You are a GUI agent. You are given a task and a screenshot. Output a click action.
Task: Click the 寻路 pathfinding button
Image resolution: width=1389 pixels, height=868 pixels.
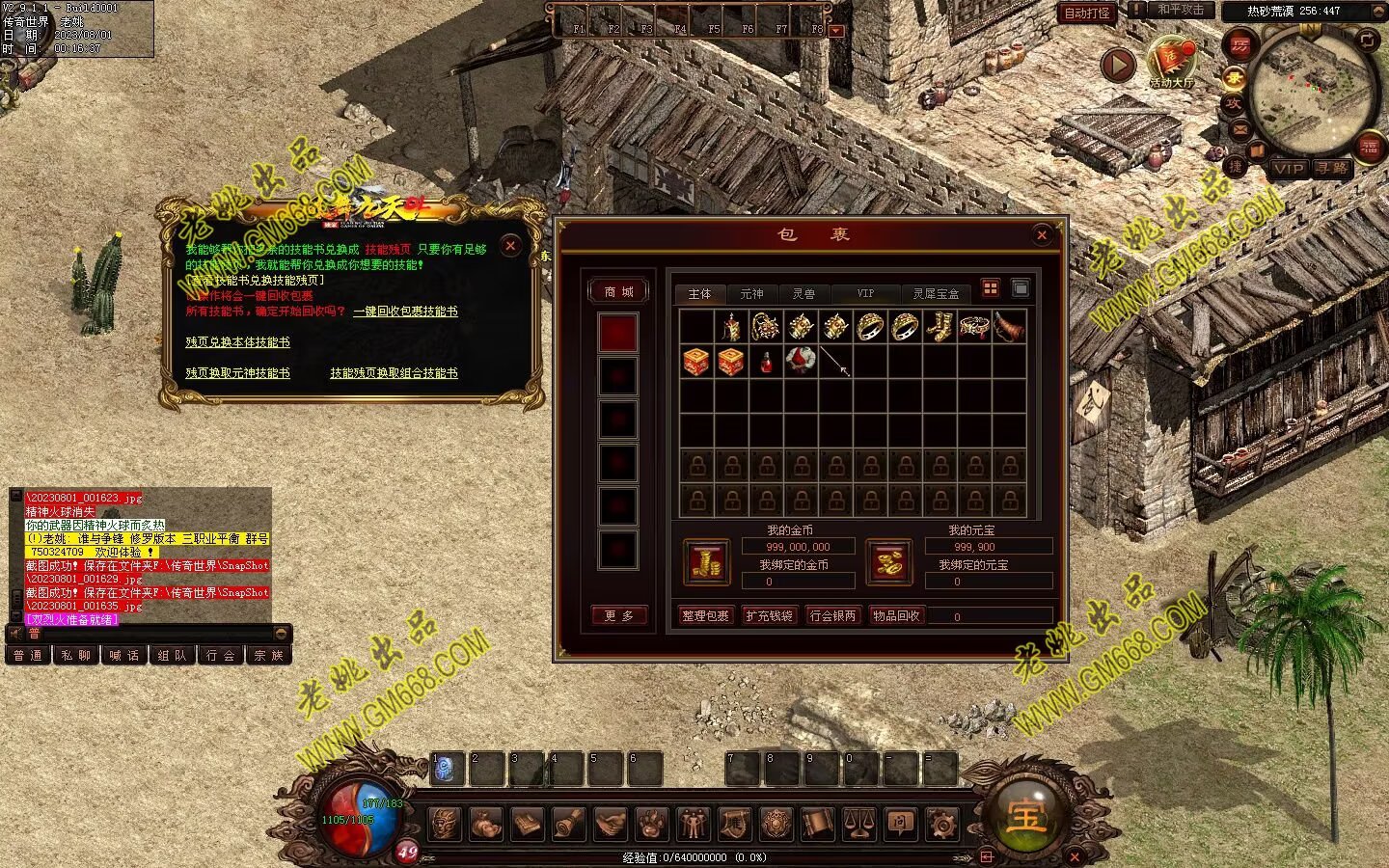[1332, 168]
